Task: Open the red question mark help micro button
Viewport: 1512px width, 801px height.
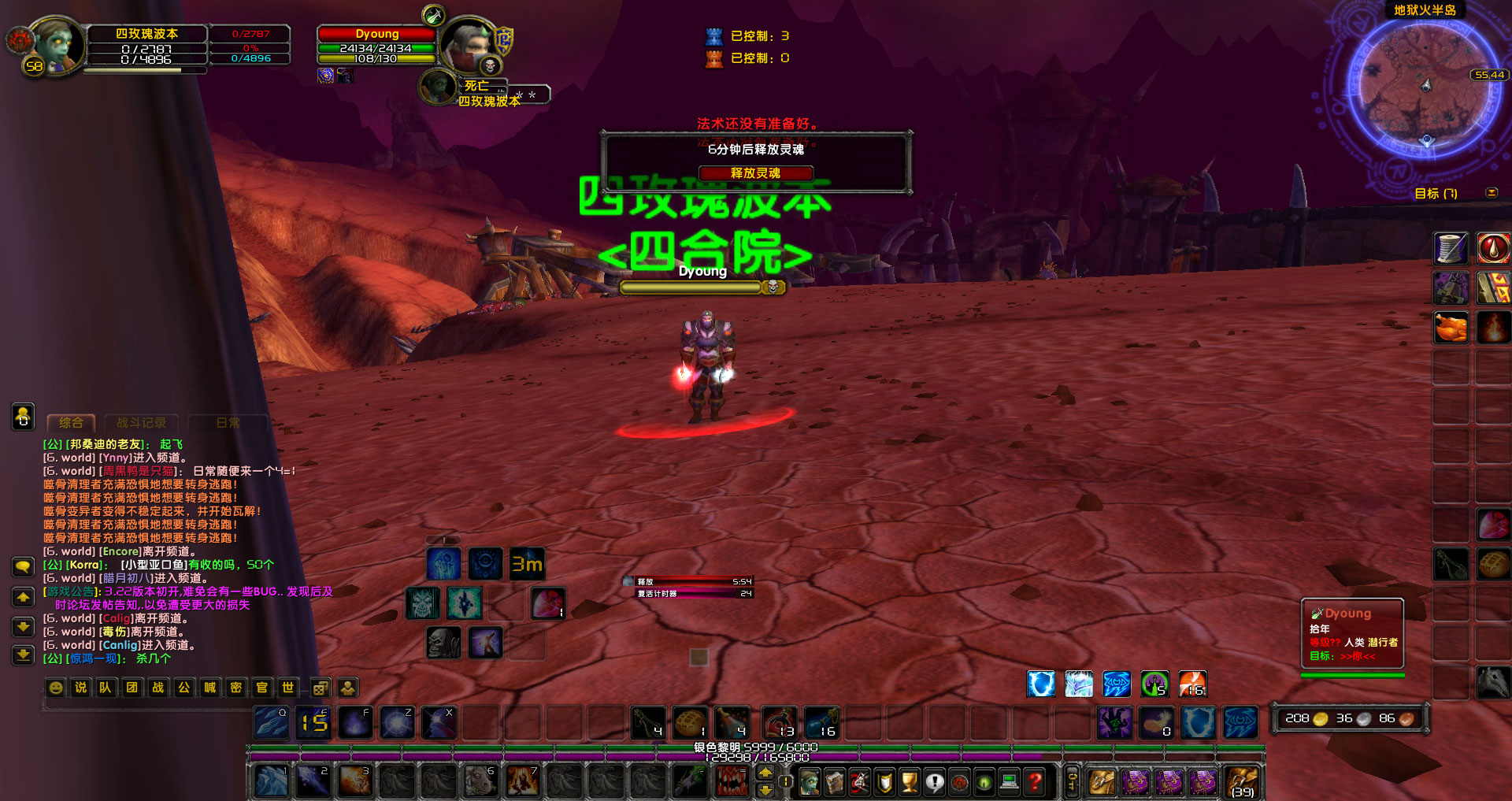Action: point(1036,781)
